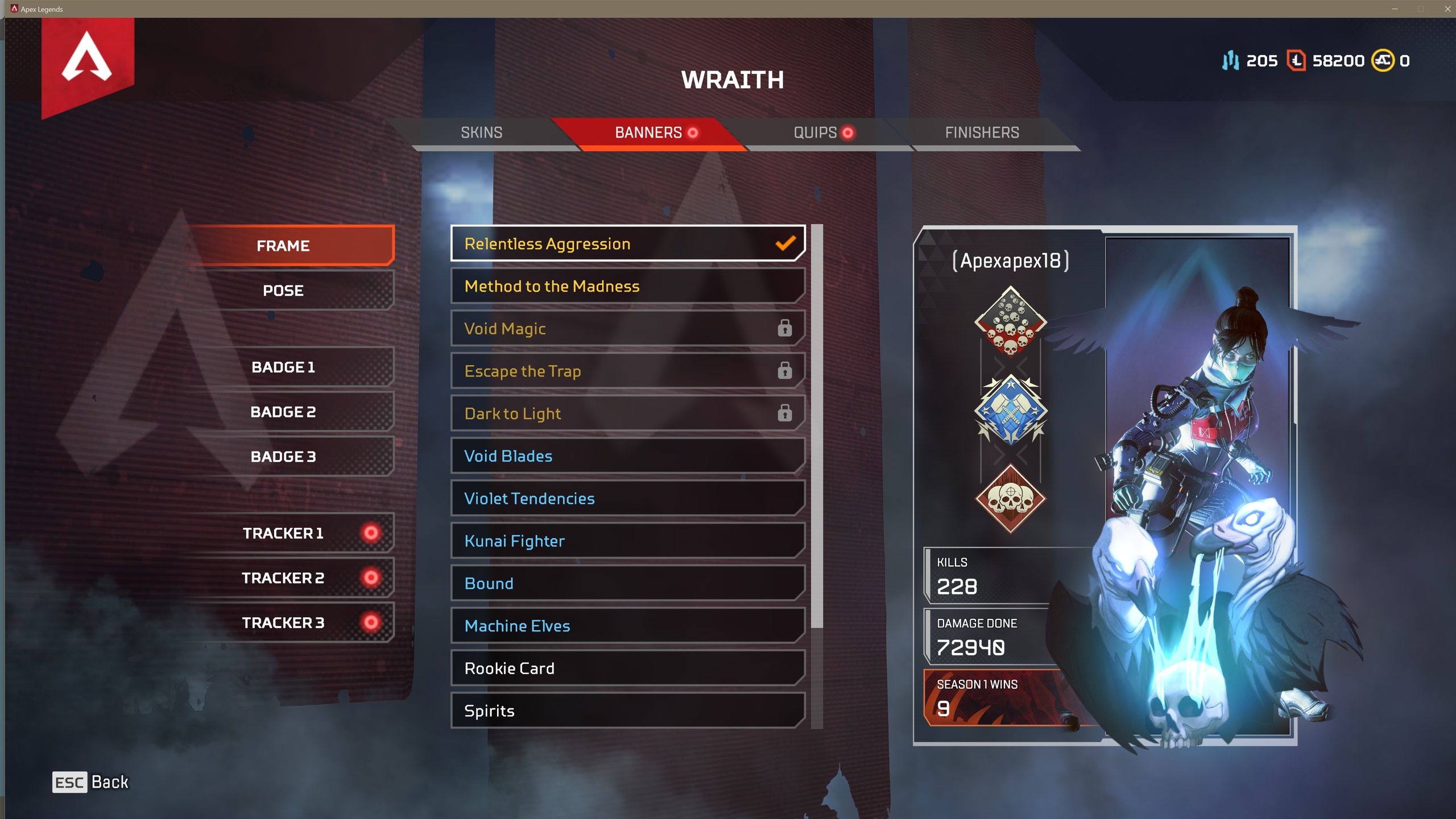The height and width of the screenshot is (819, 1456).
Task: Select the Kunai Fighter frame
Action: point(626,540)
